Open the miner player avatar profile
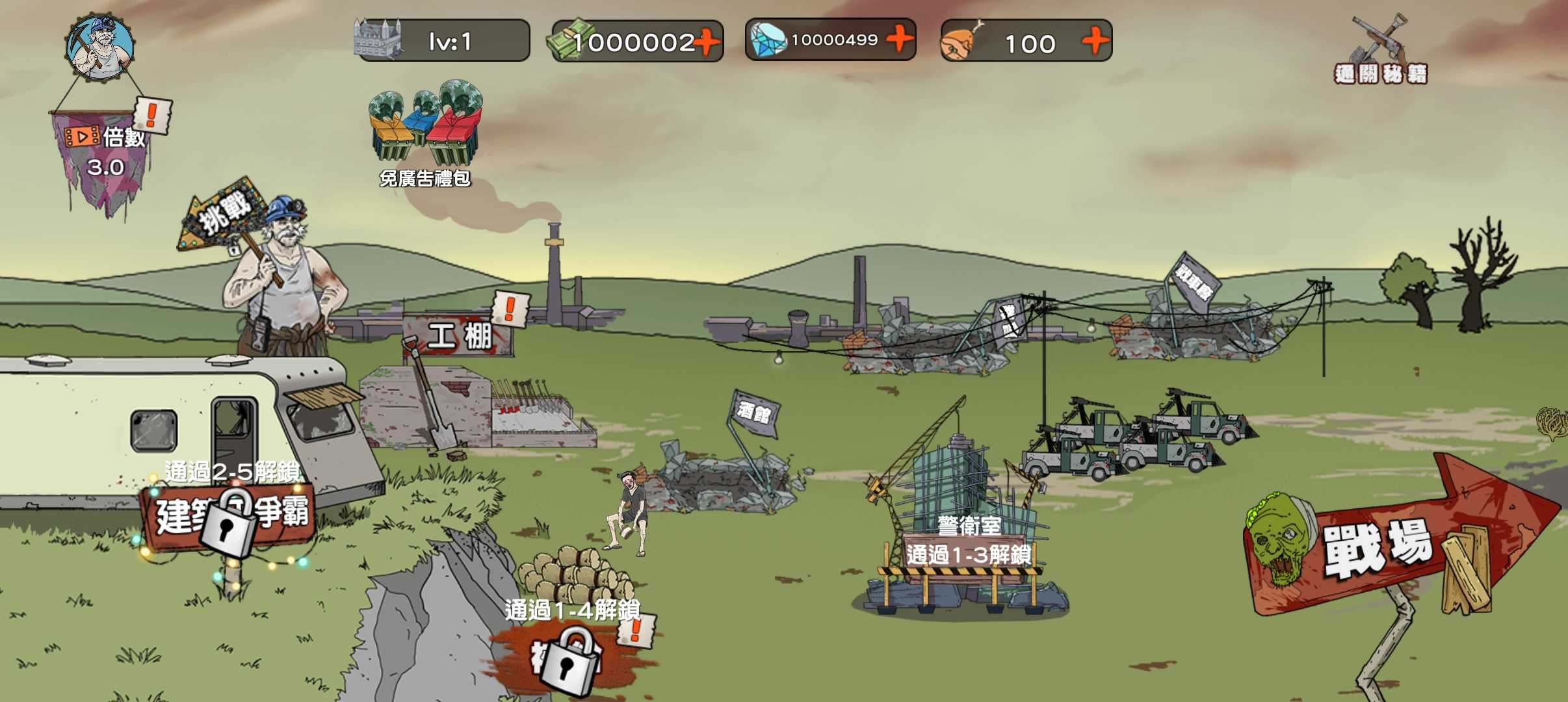 (x=100, y=47)
